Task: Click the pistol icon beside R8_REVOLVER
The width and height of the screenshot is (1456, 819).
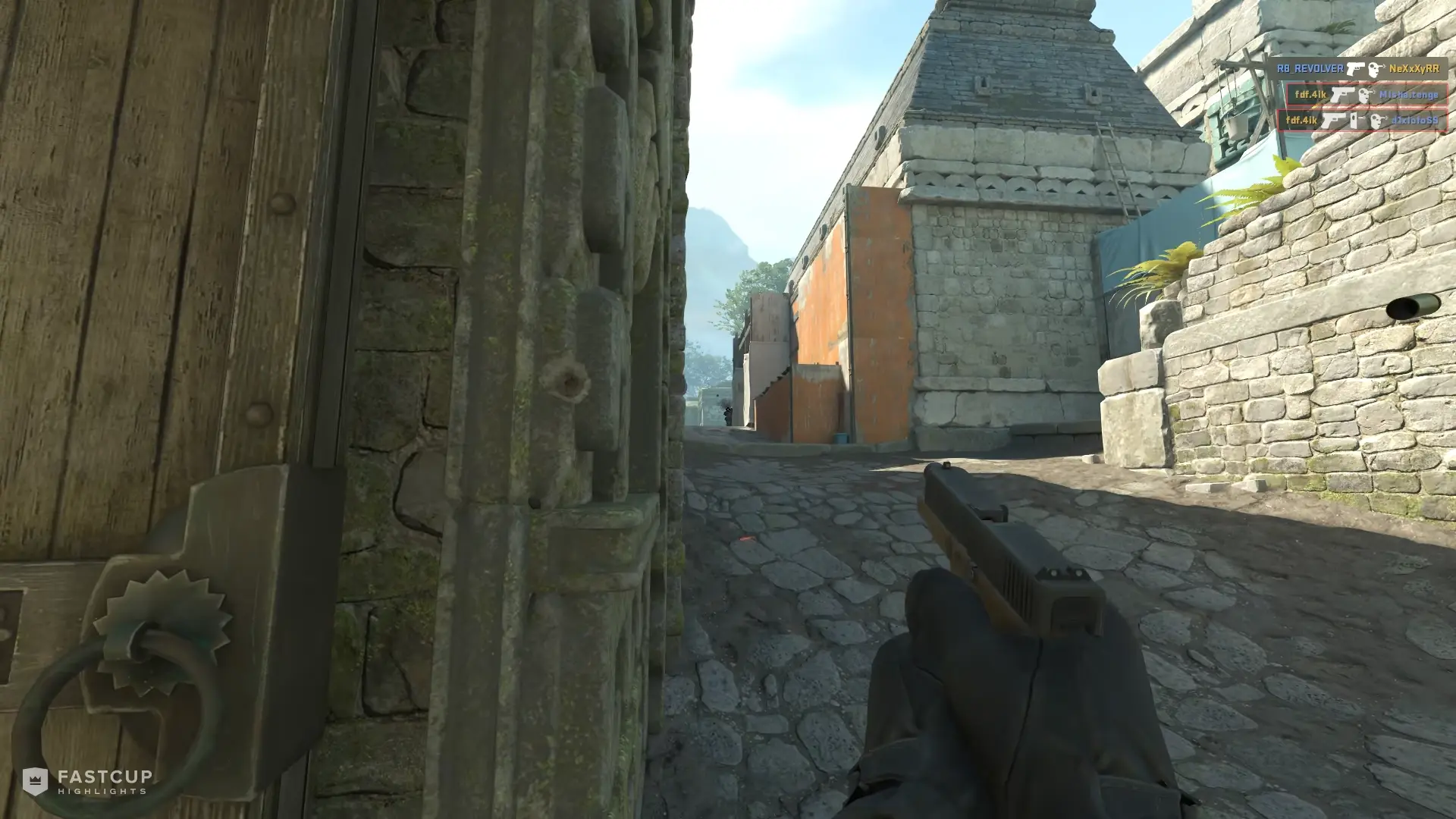Action: (x=1355, y=69)
